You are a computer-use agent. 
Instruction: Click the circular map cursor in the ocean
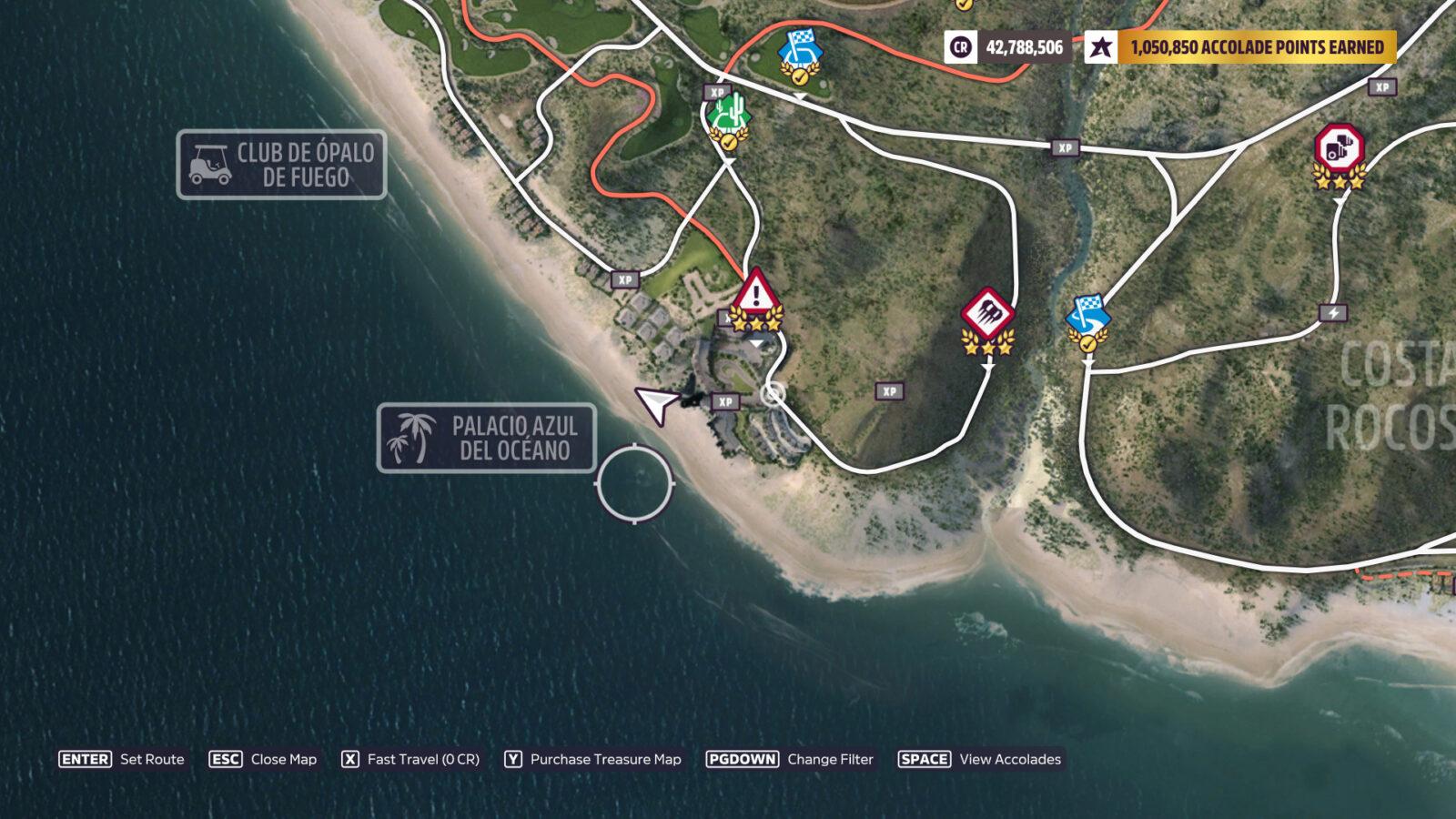(x=635, y=485)
